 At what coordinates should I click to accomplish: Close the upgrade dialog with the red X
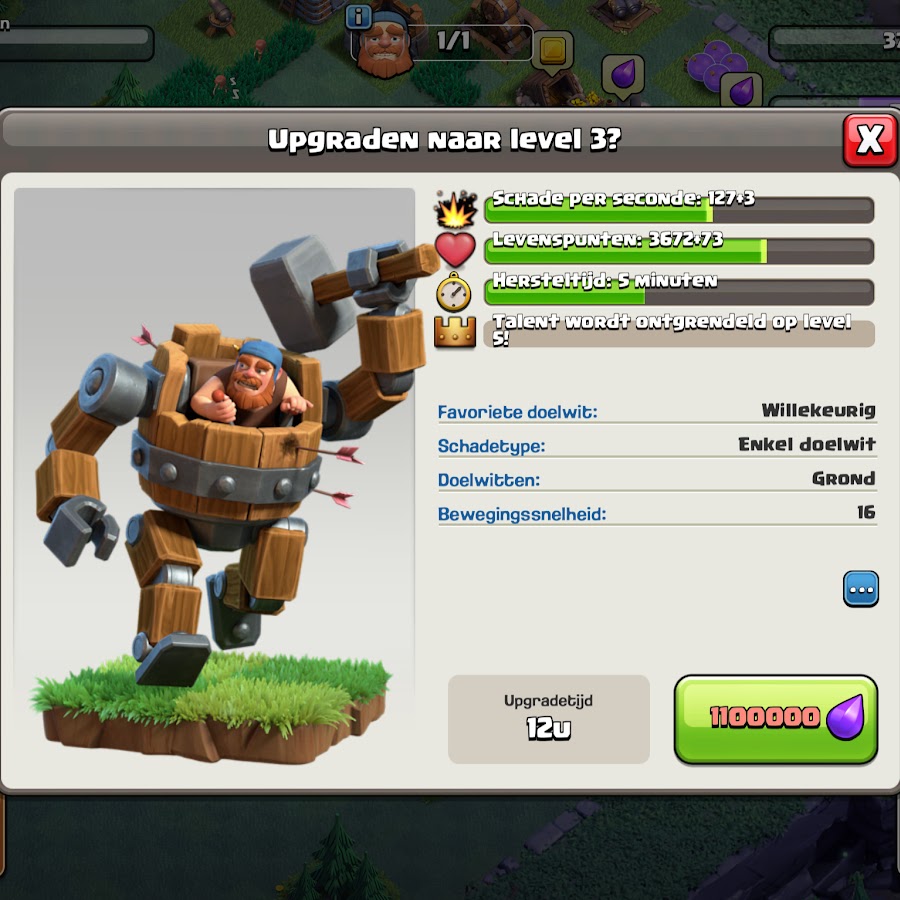pyautogui.click(x=869, y=140)
